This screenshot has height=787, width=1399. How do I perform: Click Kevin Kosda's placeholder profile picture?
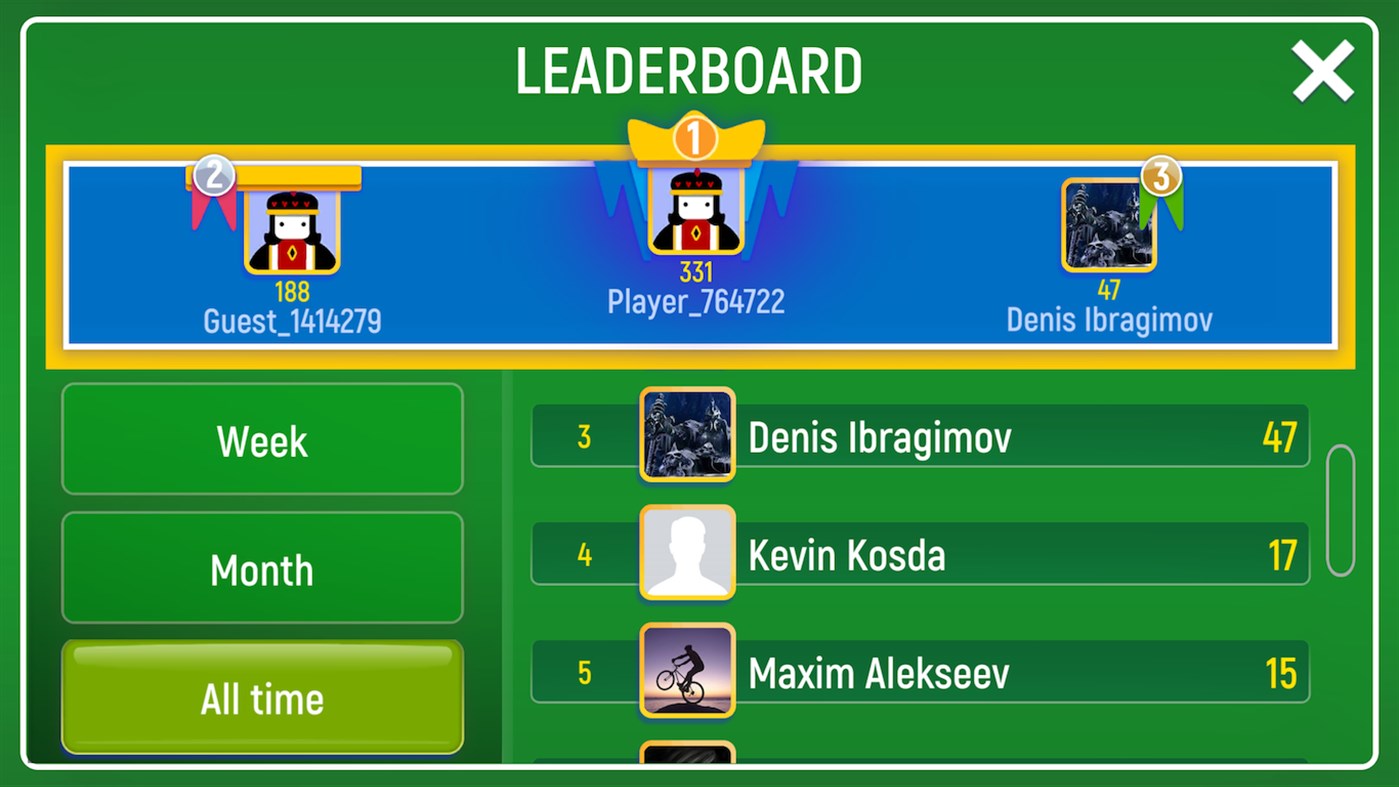pos(687,552)
